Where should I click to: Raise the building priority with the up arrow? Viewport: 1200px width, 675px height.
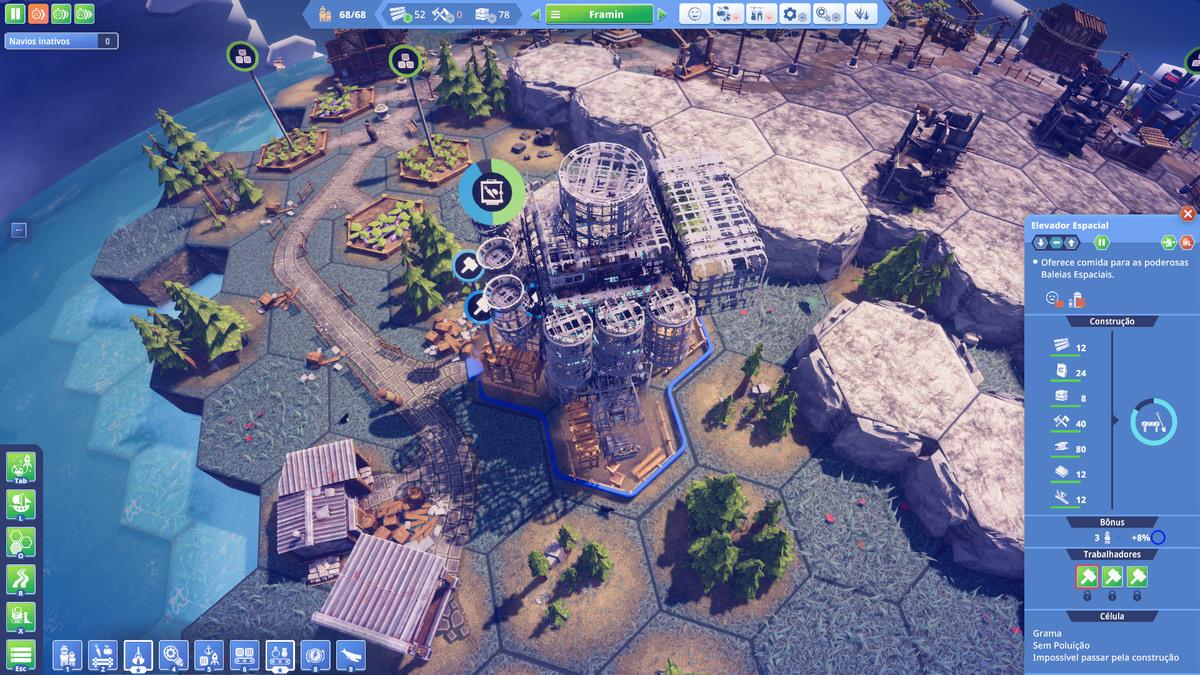click(x=1071, y=242)
